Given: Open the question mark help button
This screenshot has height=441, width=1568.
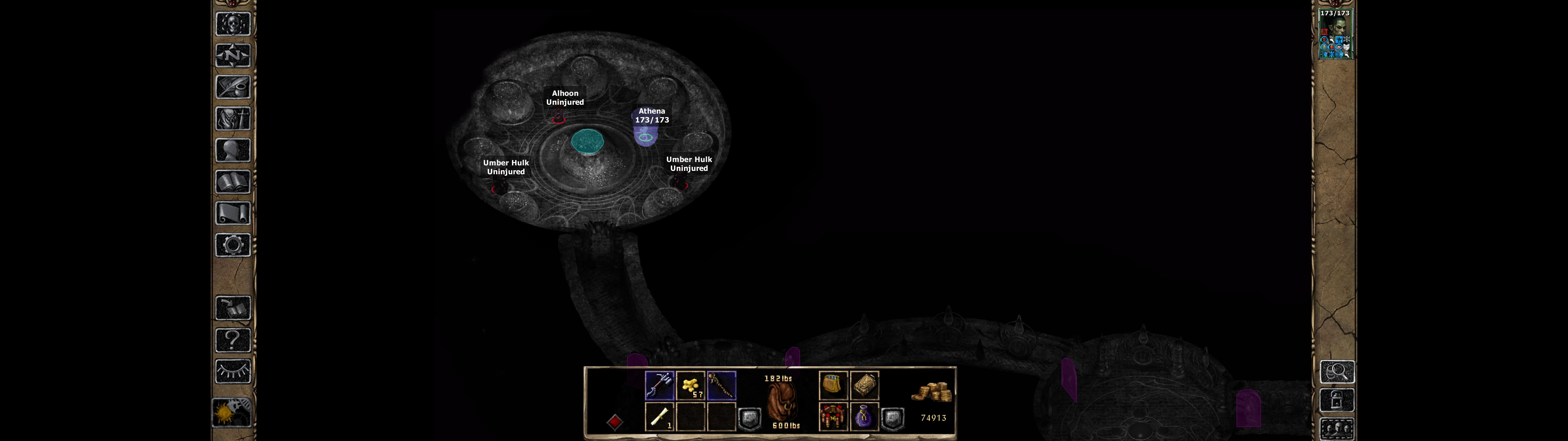Looking at the screenshot, I should pyautogui.click(x=233, y=339).
